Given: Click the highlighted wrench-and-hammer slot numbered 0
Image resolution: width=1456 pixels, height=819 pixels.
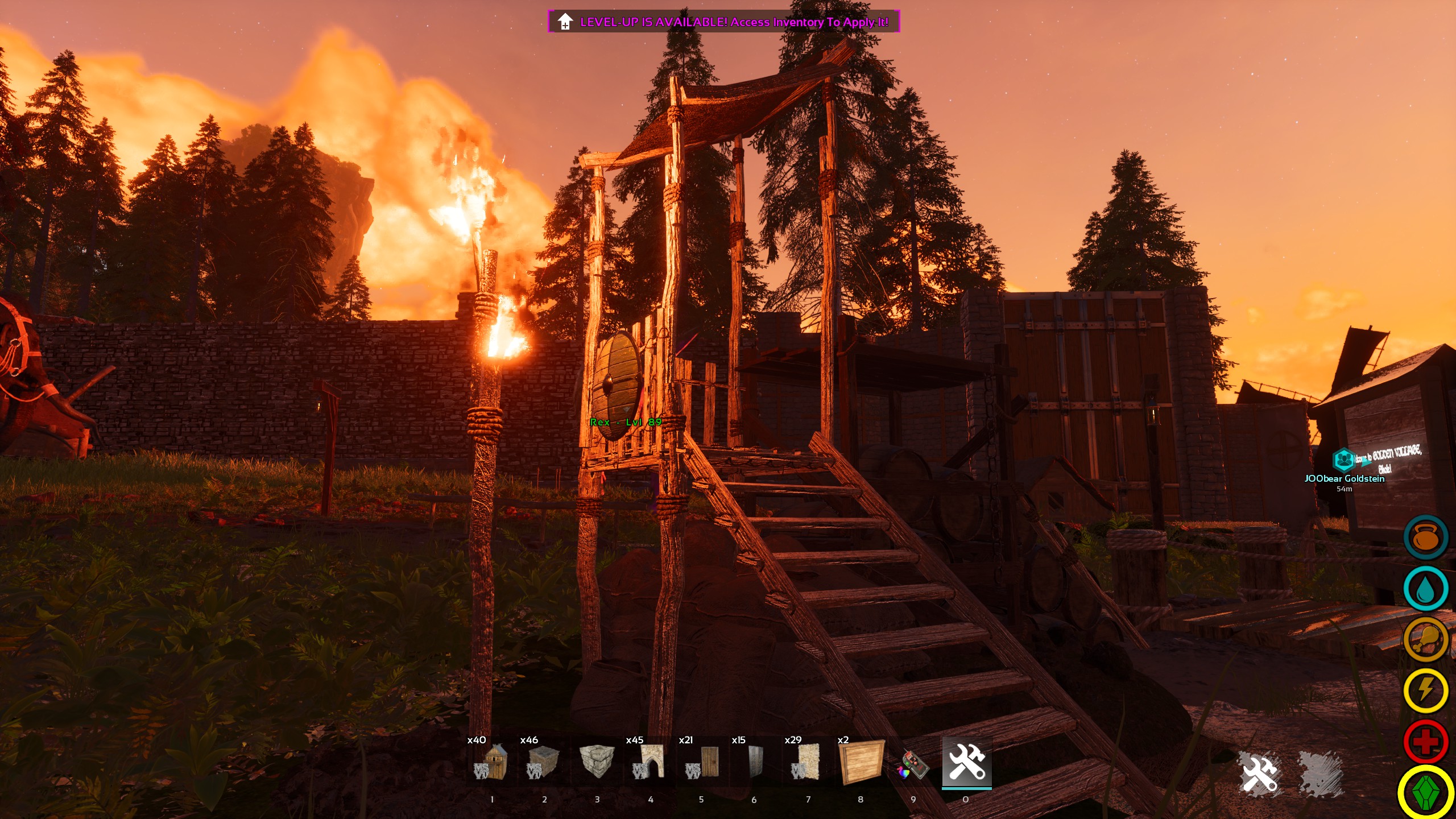Looking at the screenshot, I should 966,763.
